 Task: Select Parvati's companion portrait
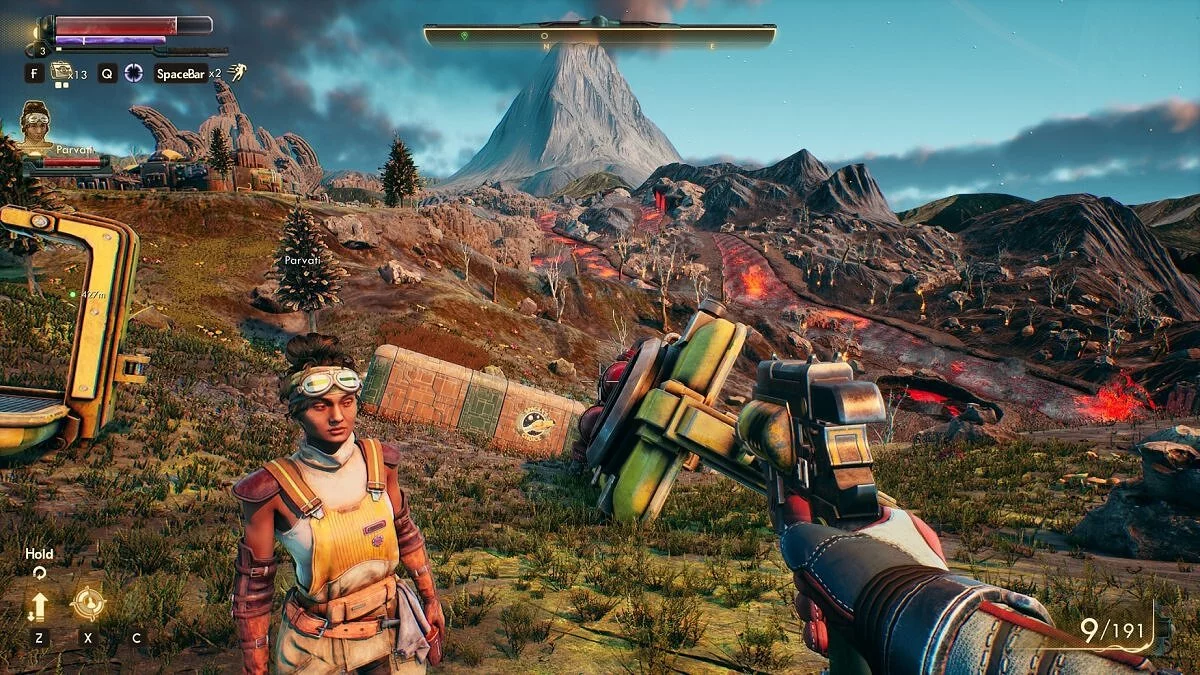click(36, 124)
